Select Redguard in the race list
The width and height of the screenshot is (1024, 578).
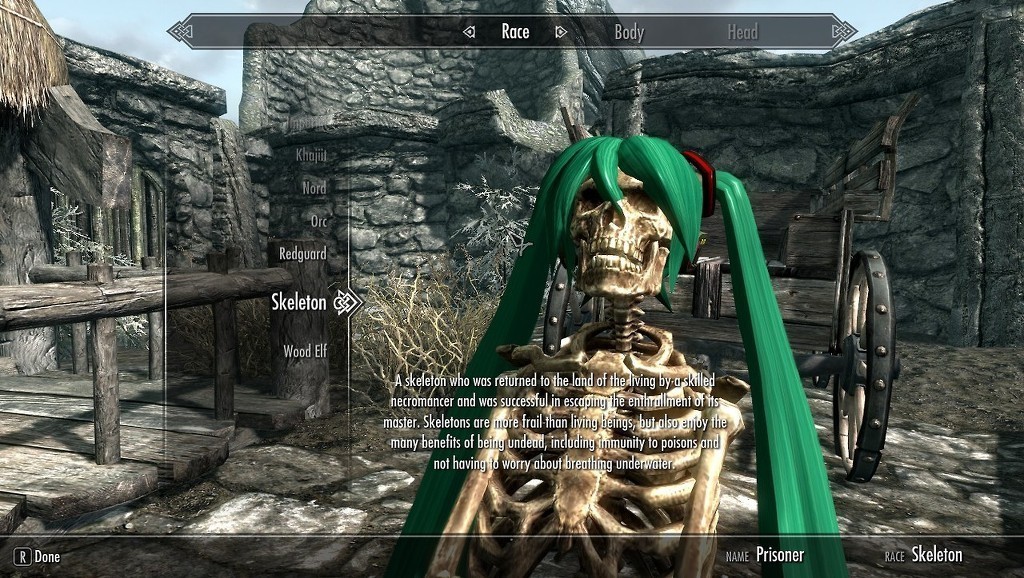[303, 254]
